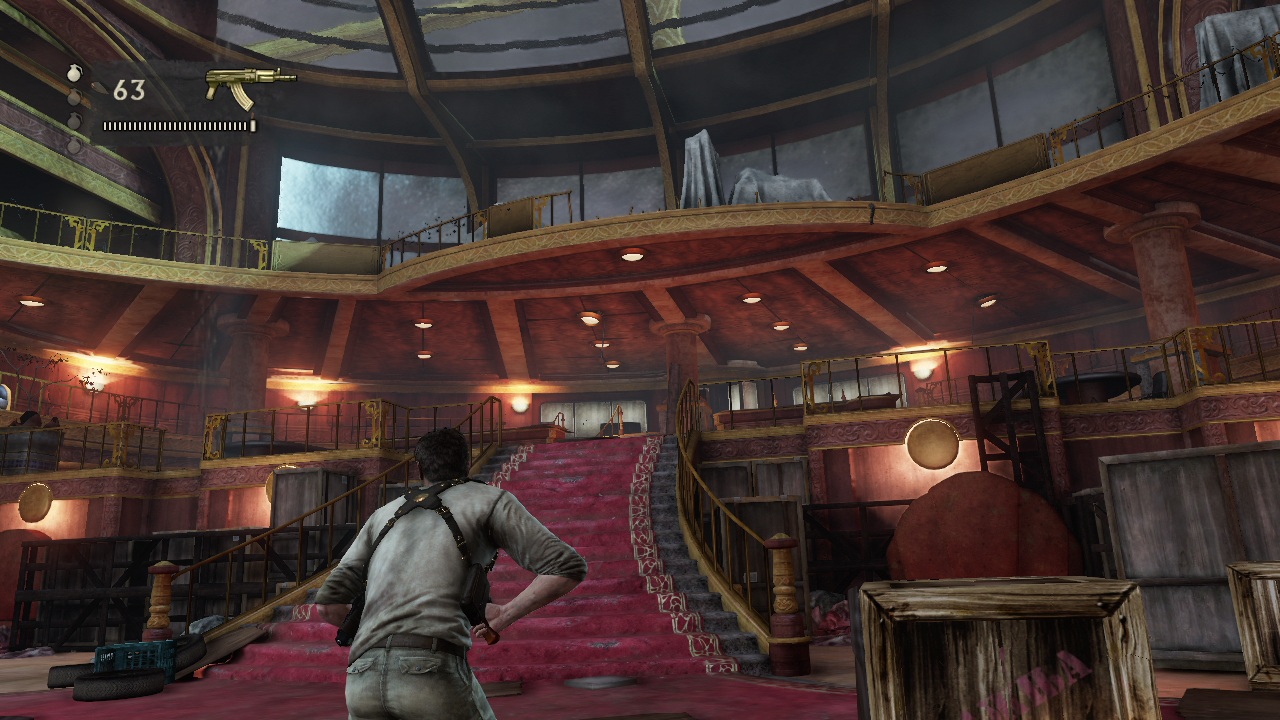Click the lit grenade icon beside the ammo count
1280x720 pixels.
coord(74,74)
